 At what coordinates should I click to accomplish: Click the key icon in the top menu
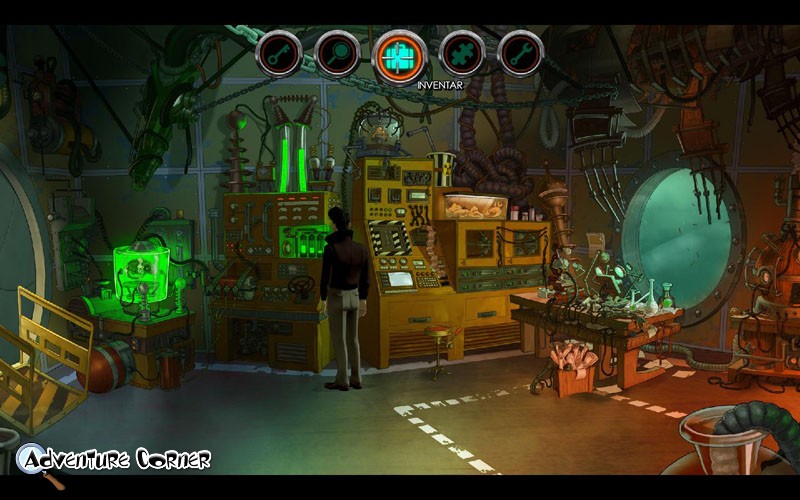click(x=278, y=53)
